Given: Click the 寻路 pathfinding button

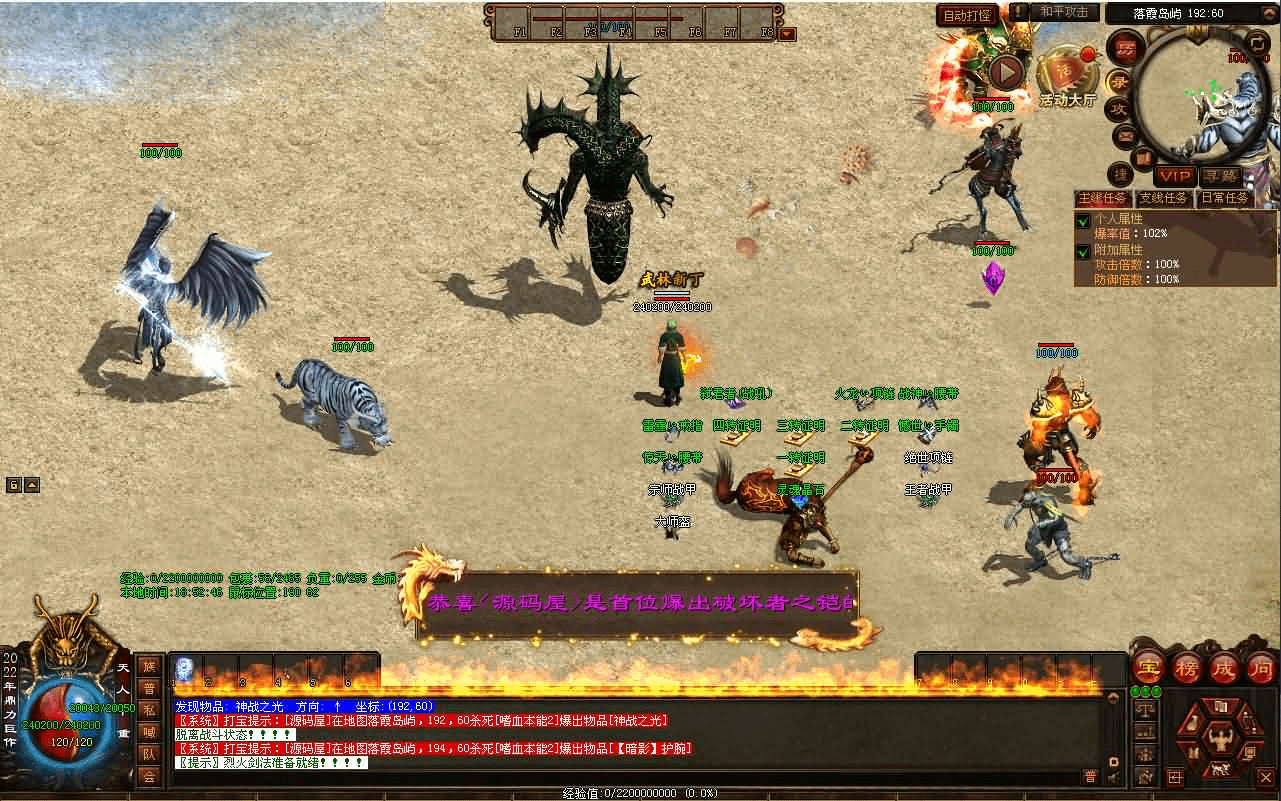Looking at the screenshot, I should (1221, 176).
